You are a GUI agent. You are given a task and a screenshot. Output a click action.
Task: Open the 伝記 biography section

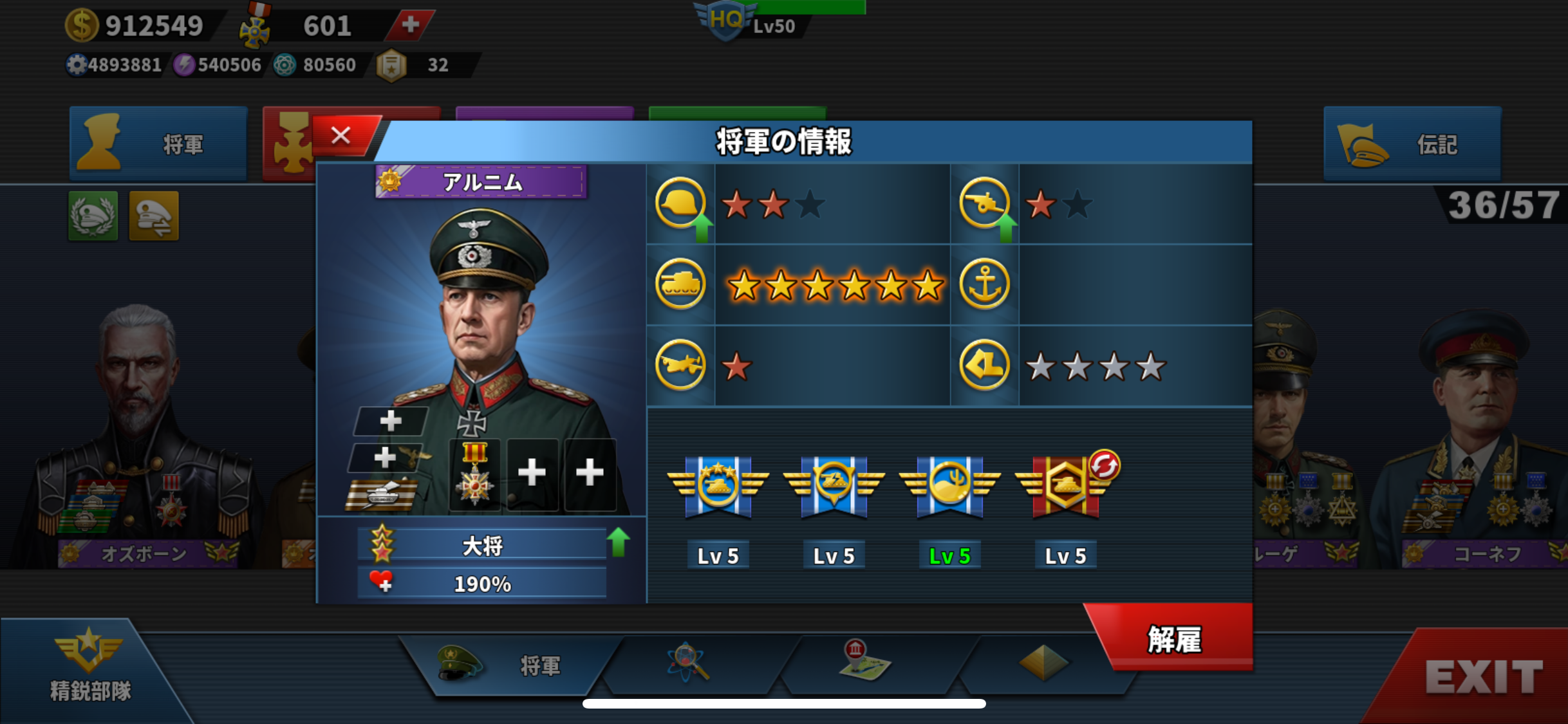click(x=1412, y=144)
